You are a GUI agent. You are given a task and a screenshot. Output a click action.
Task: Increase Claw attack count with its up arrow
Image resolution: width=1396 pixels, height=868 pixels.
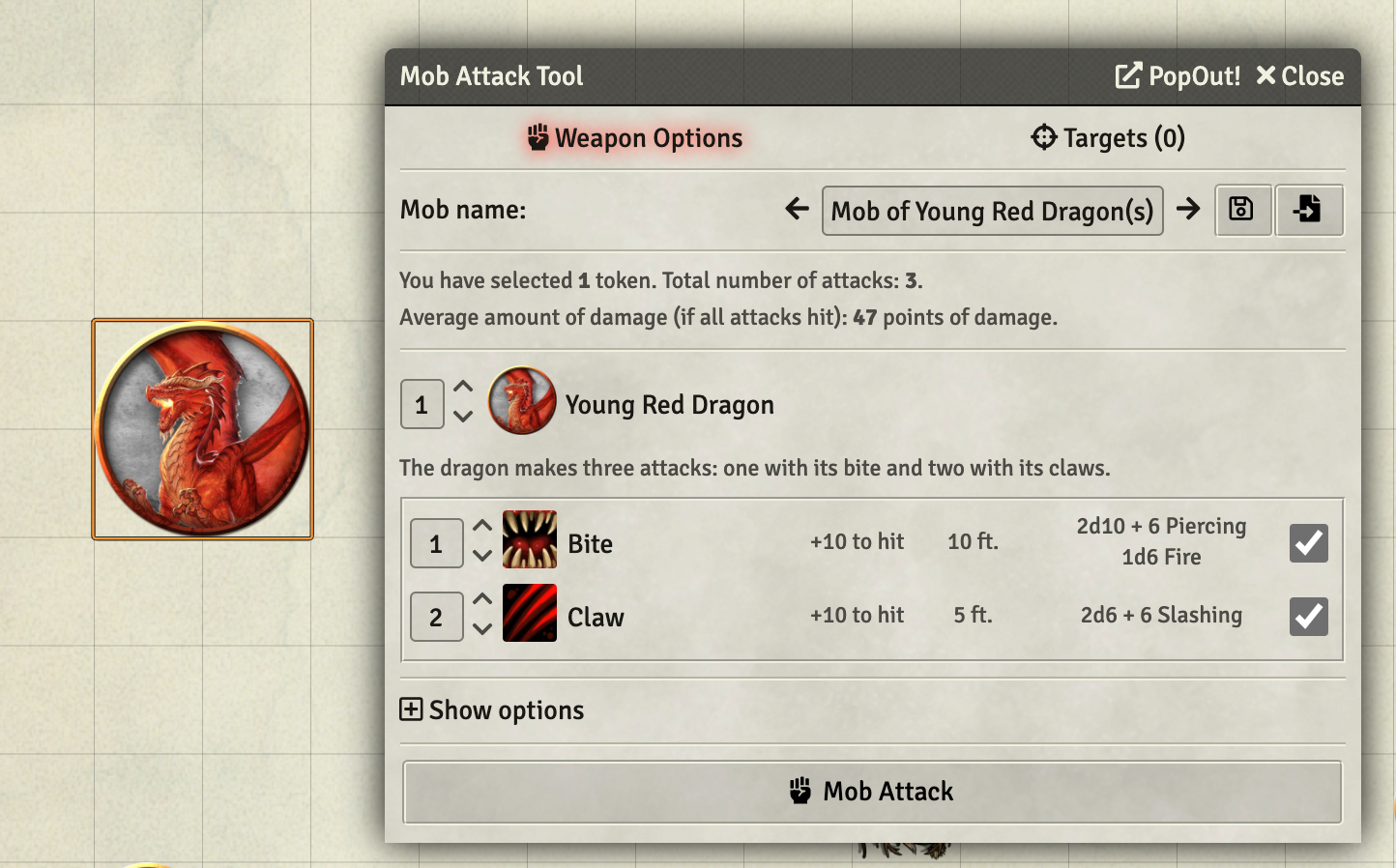click(x=482, y=599)
